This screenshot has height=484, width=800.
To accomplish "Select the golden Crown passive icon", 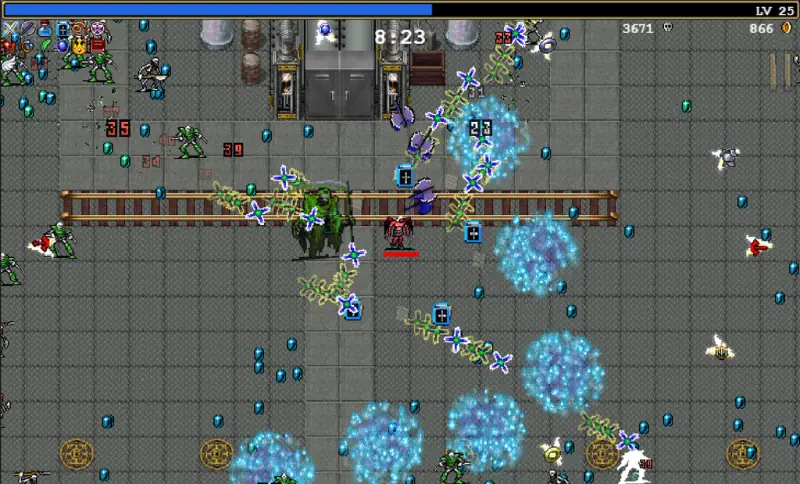I will click(79, 46).
